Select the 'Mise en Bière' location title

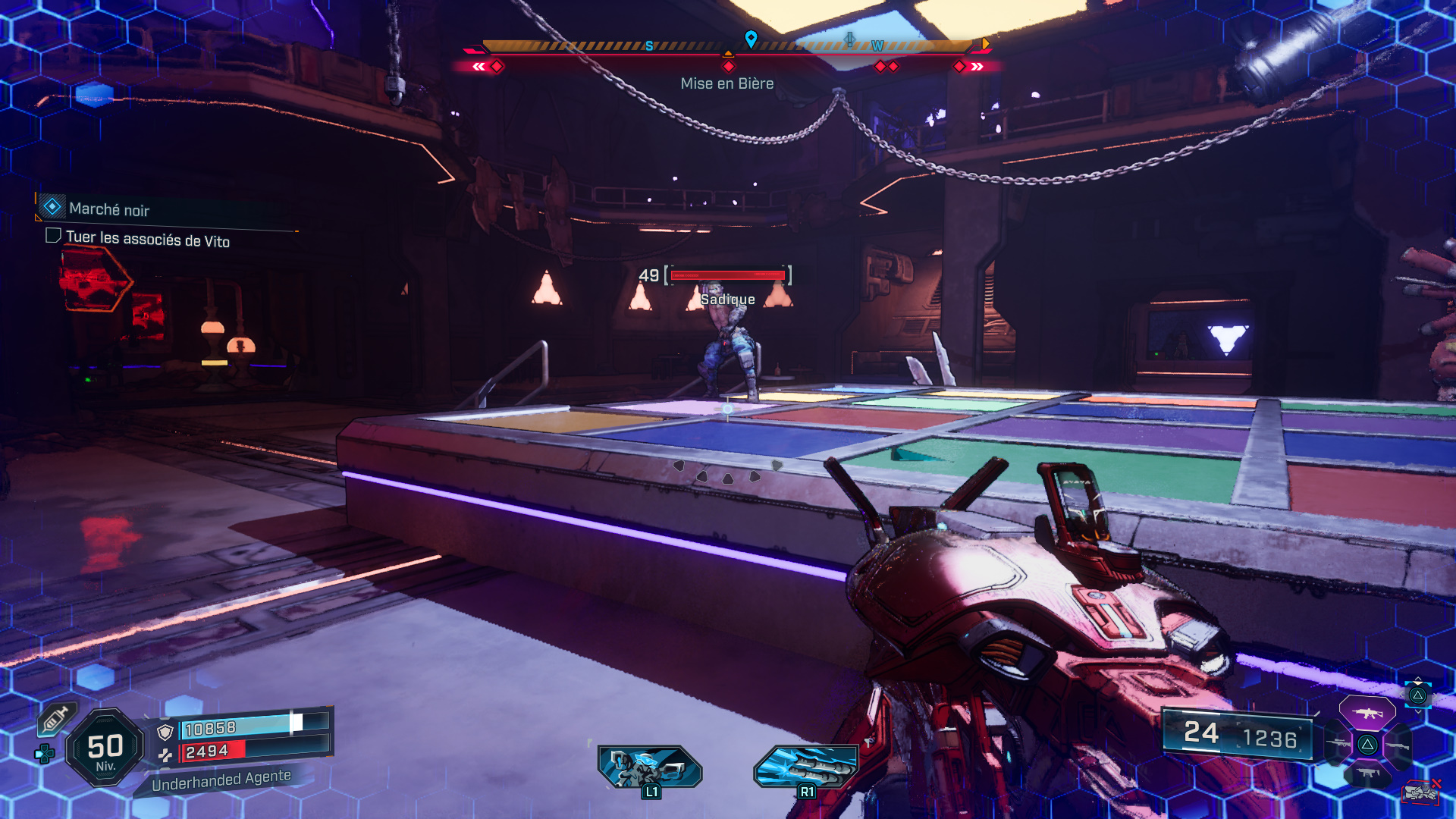tap(726, 83)
